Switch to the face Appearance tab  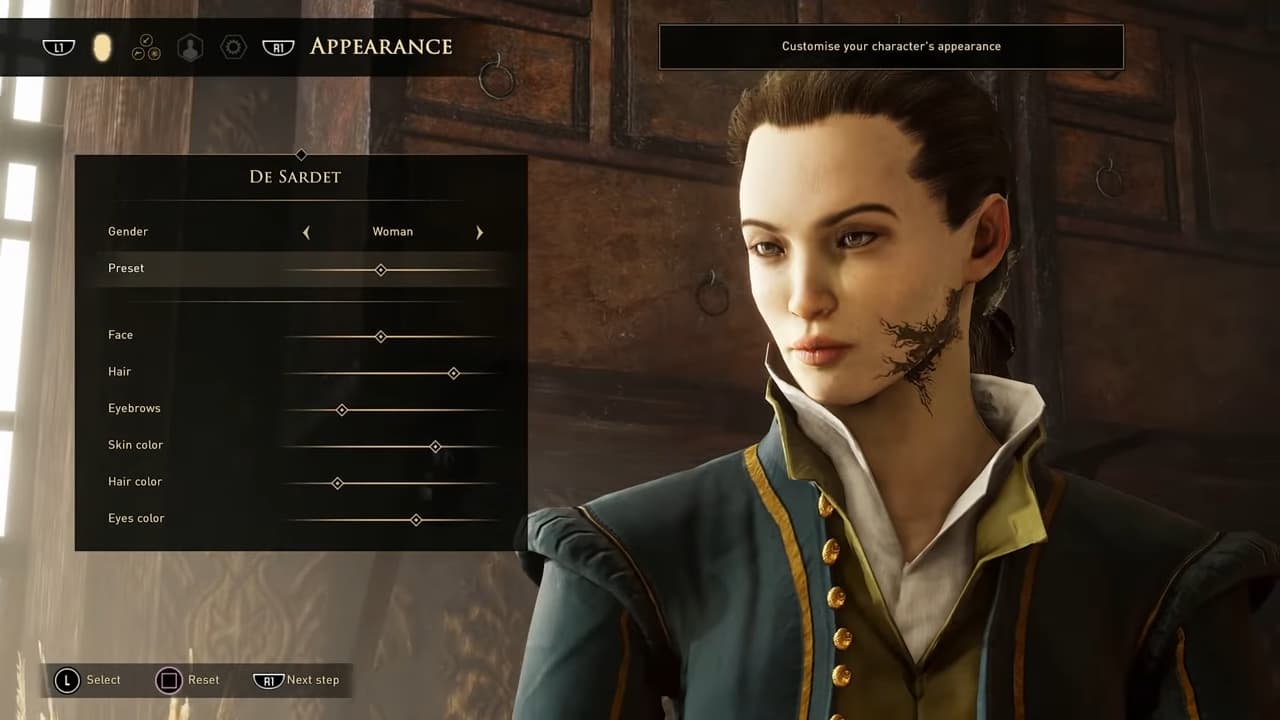point(102,47)
